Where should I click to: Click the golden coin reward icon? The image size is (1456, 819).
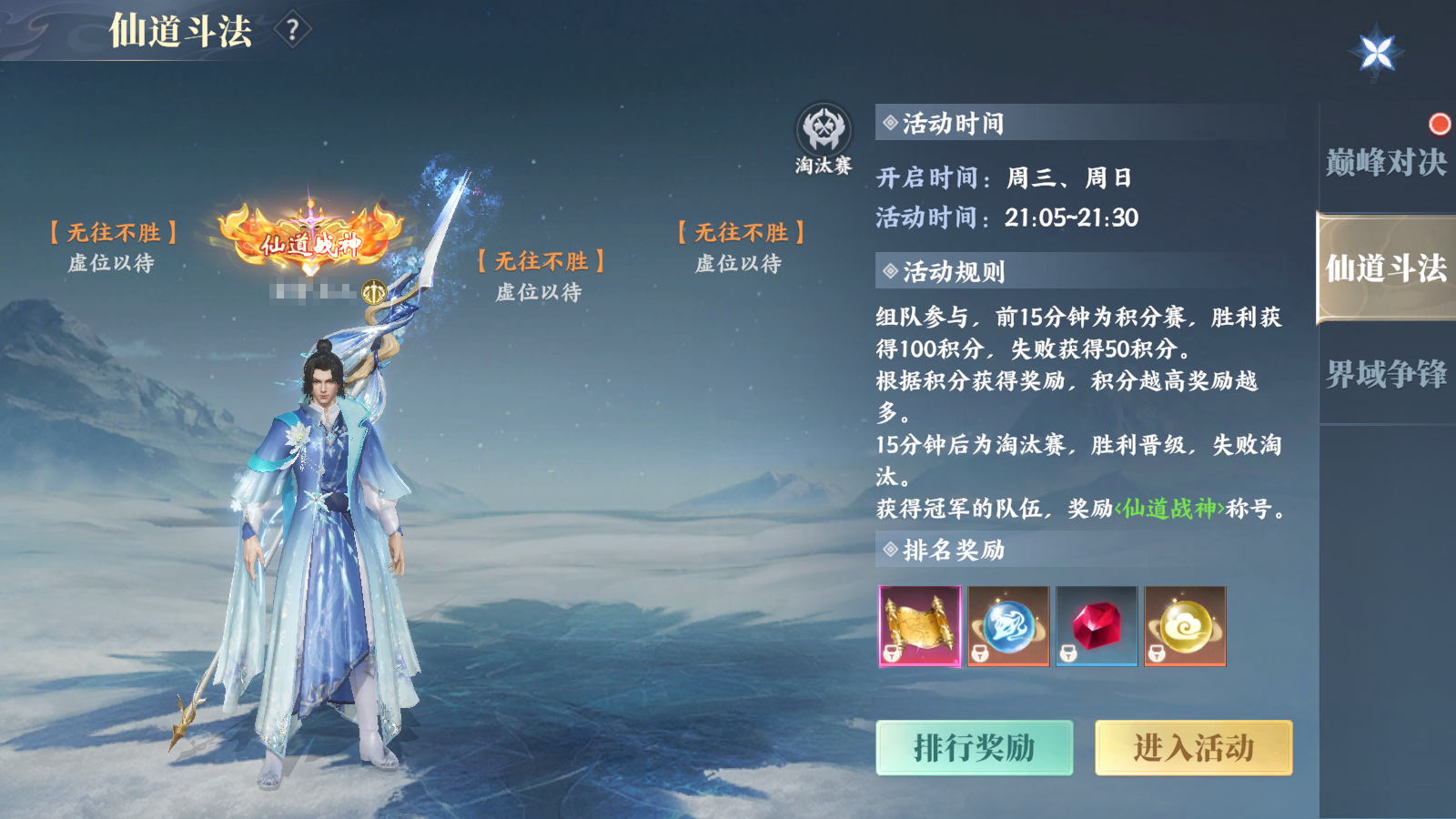click(1183, 628)
